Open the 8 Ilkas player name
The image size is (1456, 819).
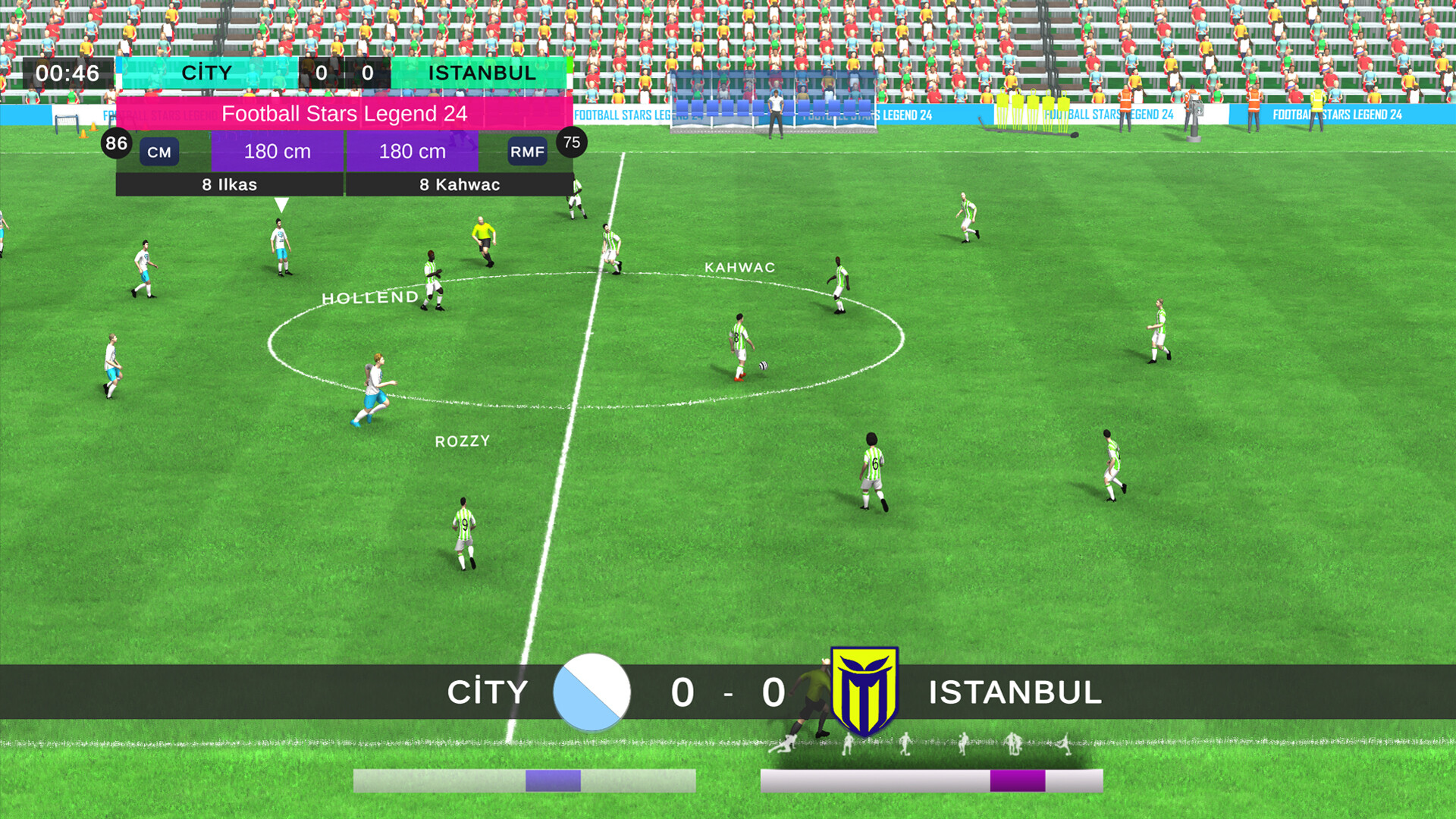pyautogui.click(x=228, y=184)
